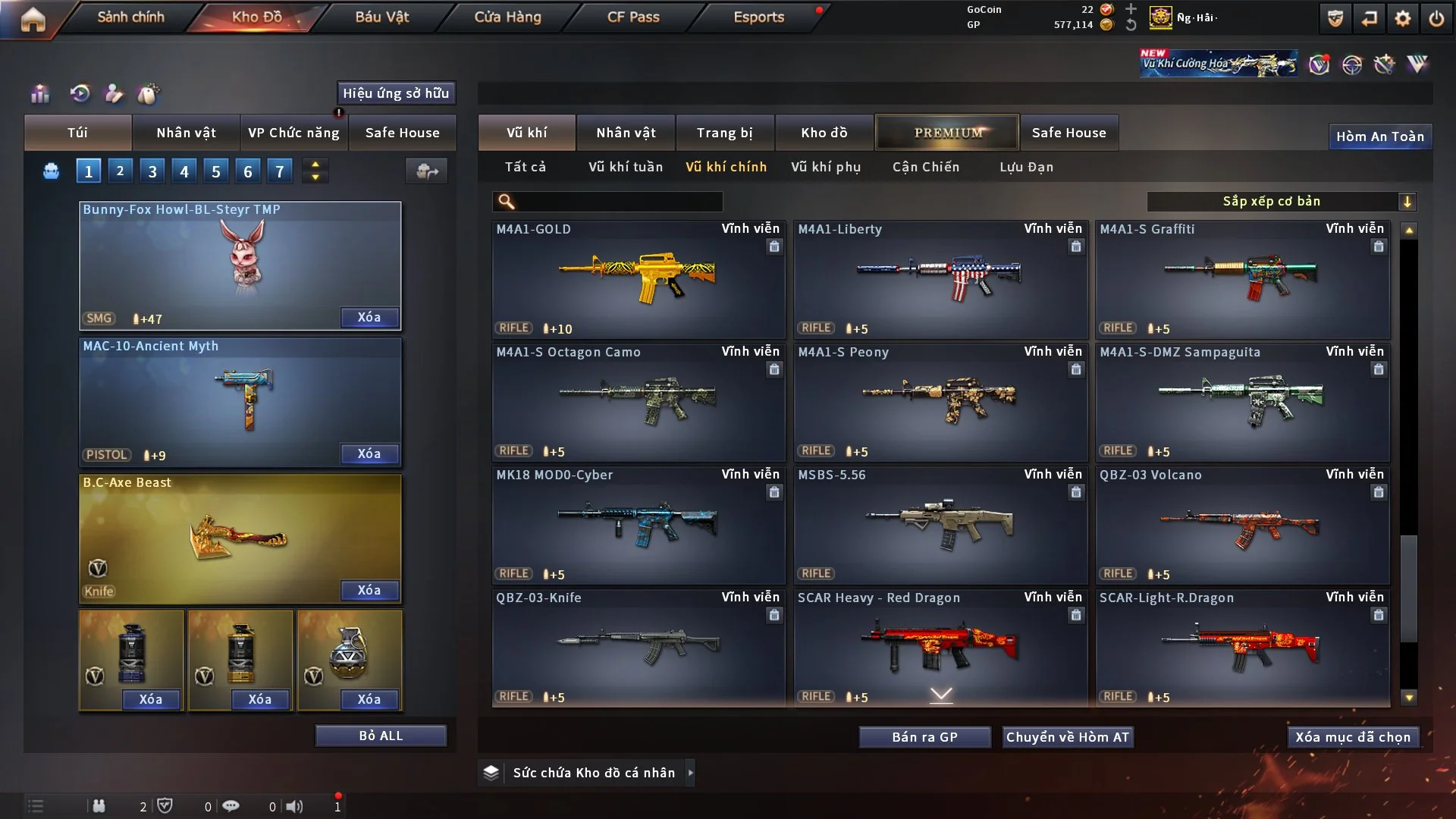This screenshot has height=819, width=1456.
Task: Select the Vũ khí phụ filter
Action: 826,167
